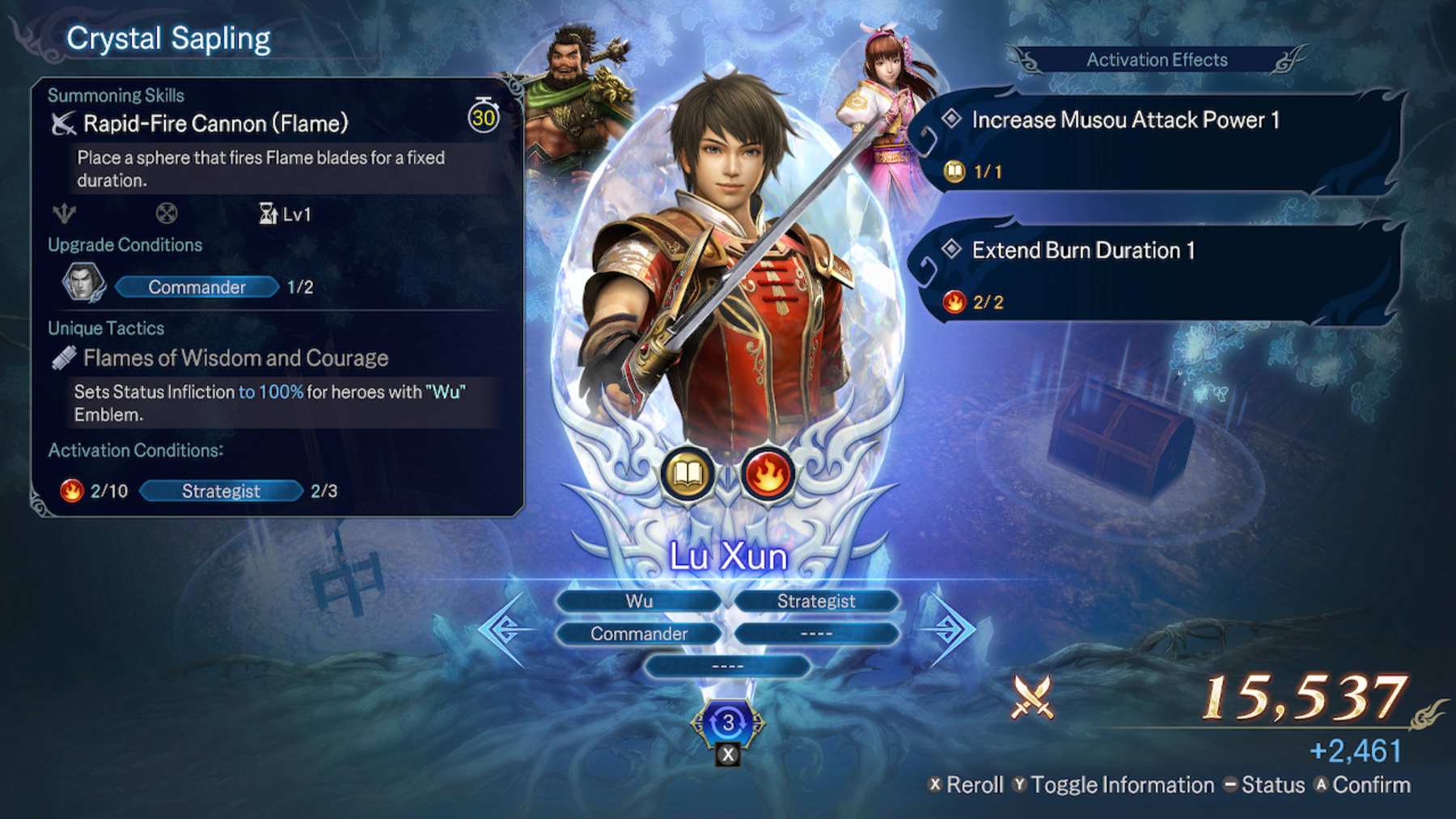Click the book icon under Increase Musou Attack Power

956,171
